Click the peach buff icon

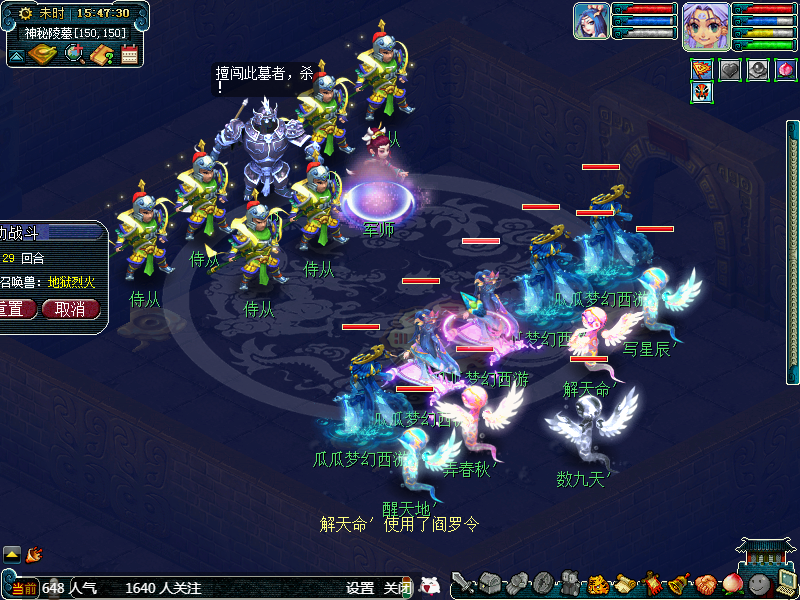point(785,70)
